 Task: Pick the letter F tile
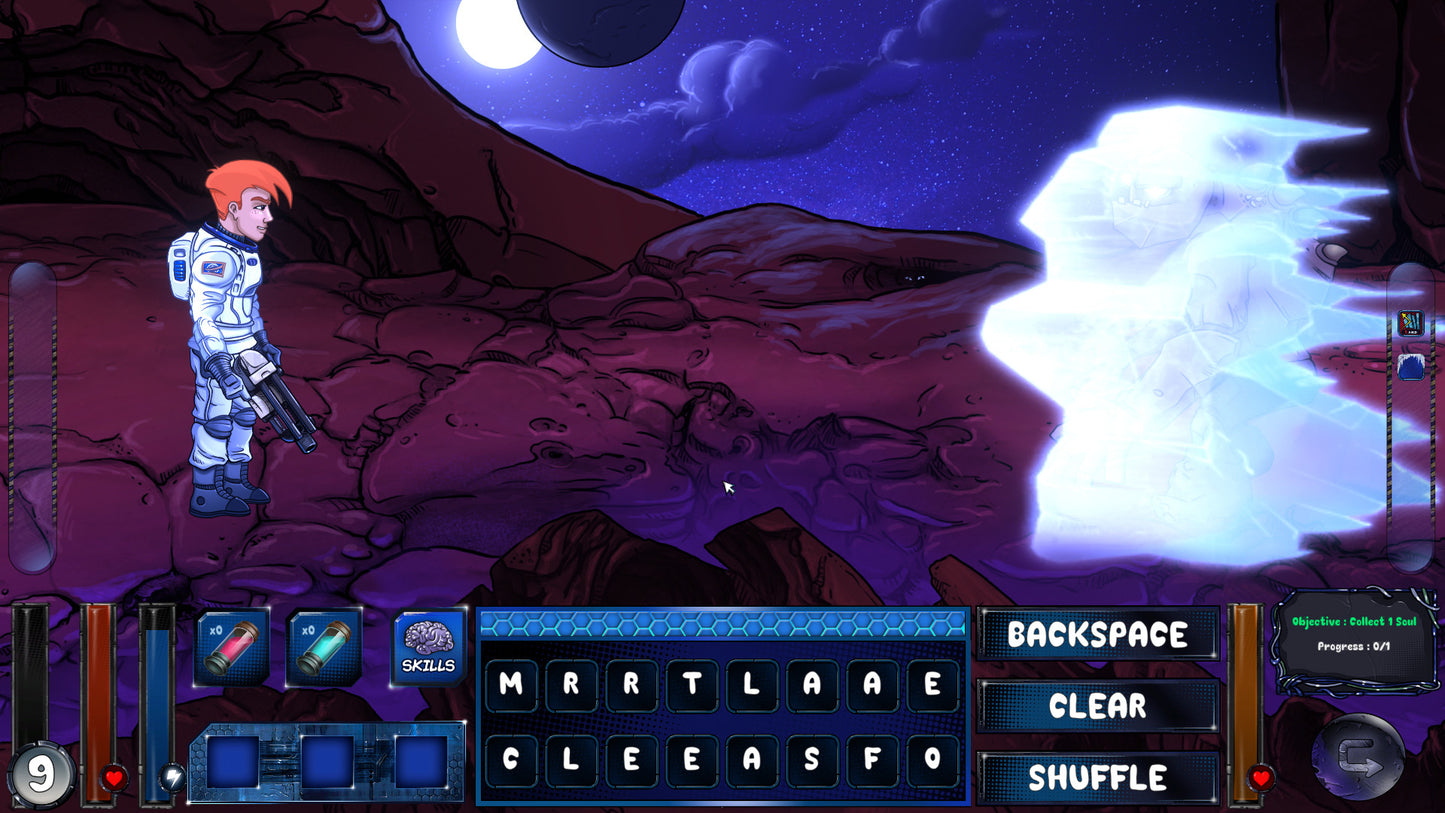[872, 760]
